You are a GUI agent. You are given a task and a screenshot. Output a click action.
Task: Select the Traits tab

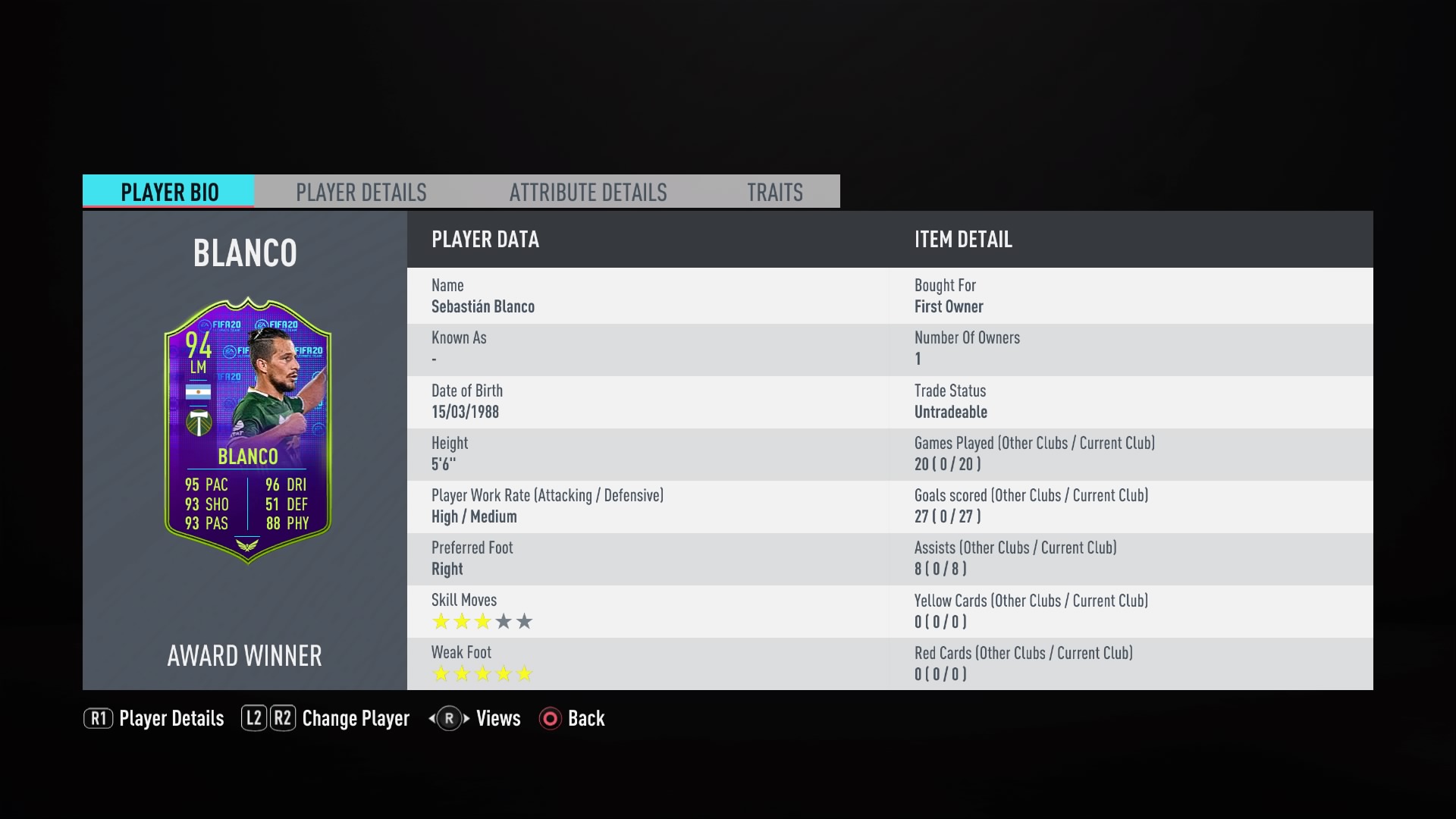774,192
